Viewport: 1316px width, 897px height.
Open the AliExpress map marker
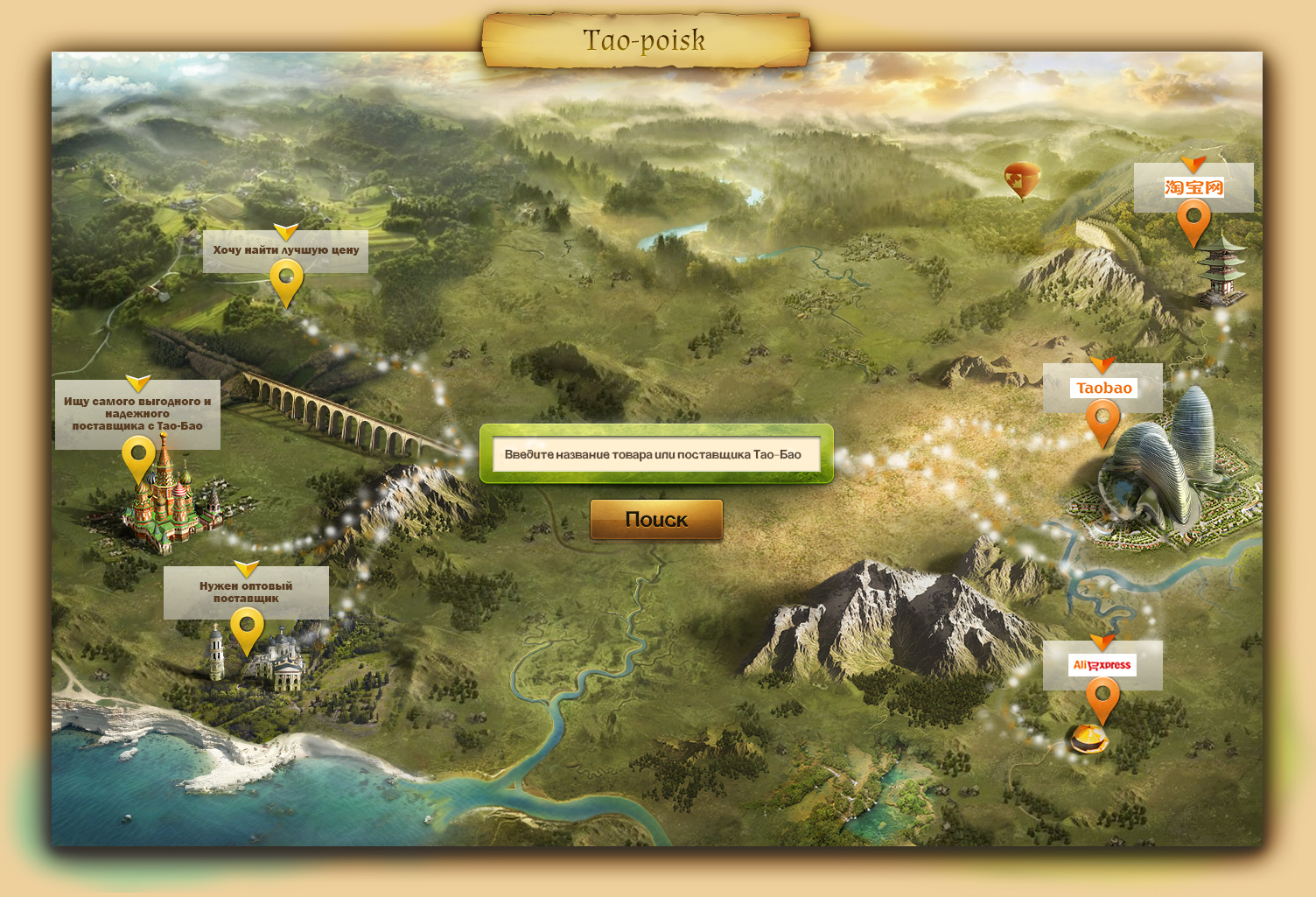(x=1102, y=697)
